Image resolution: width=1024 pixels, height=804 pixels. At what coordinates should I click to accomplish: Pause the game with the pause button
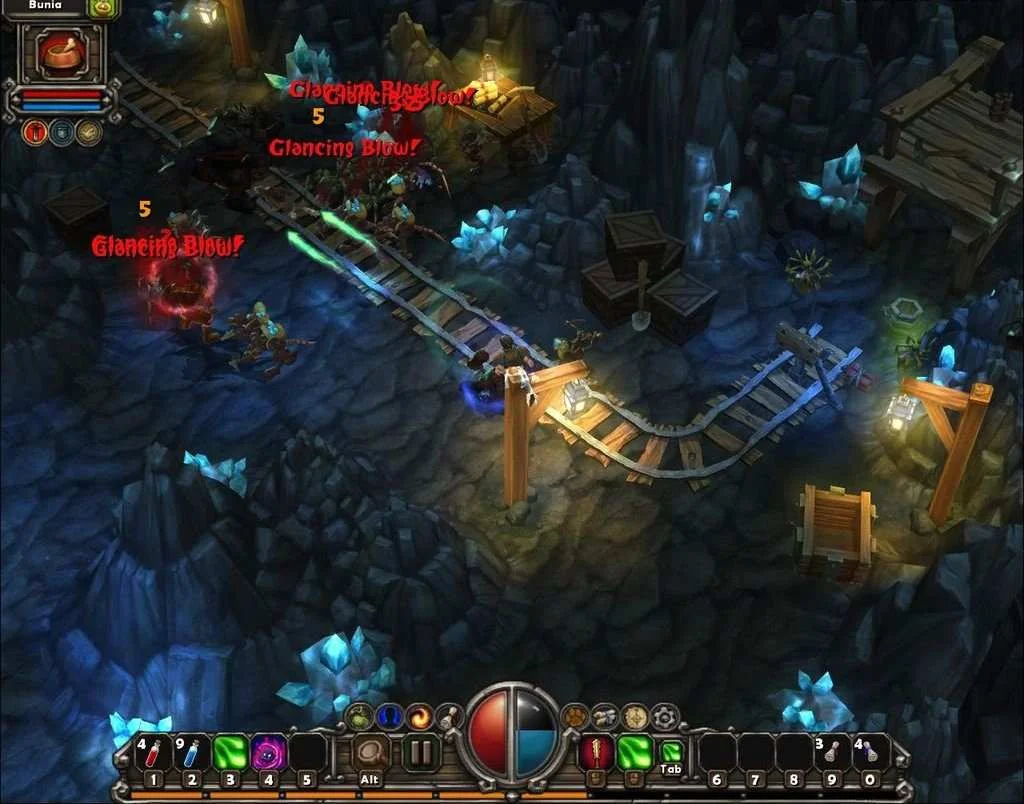(421, 753)
